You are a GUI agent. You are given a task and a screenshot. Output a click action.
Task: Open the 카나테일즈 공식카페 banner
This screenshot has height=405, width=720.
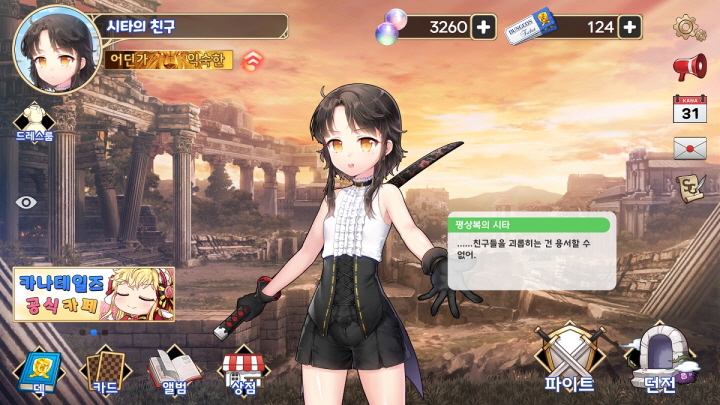pyautogui.click(x=95, y=294)
